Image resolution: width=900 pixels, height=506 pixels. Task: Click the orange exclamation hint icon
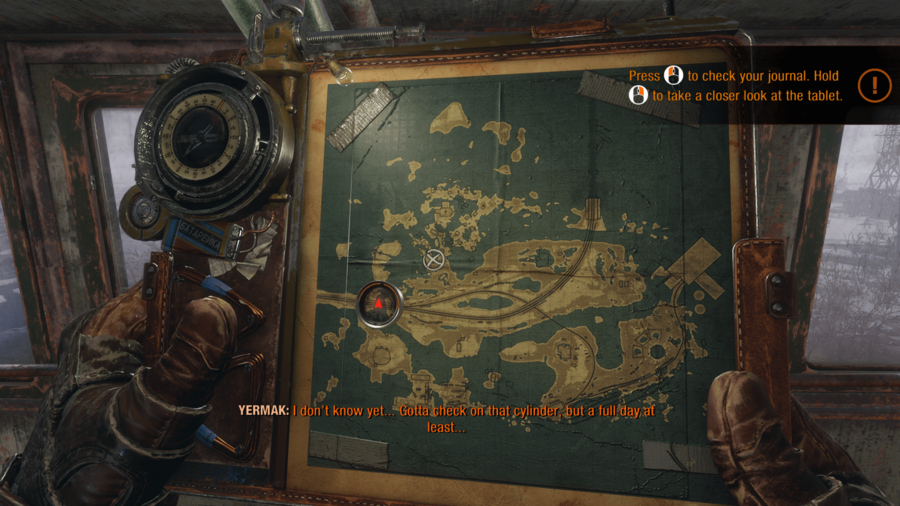click(874, 85)
